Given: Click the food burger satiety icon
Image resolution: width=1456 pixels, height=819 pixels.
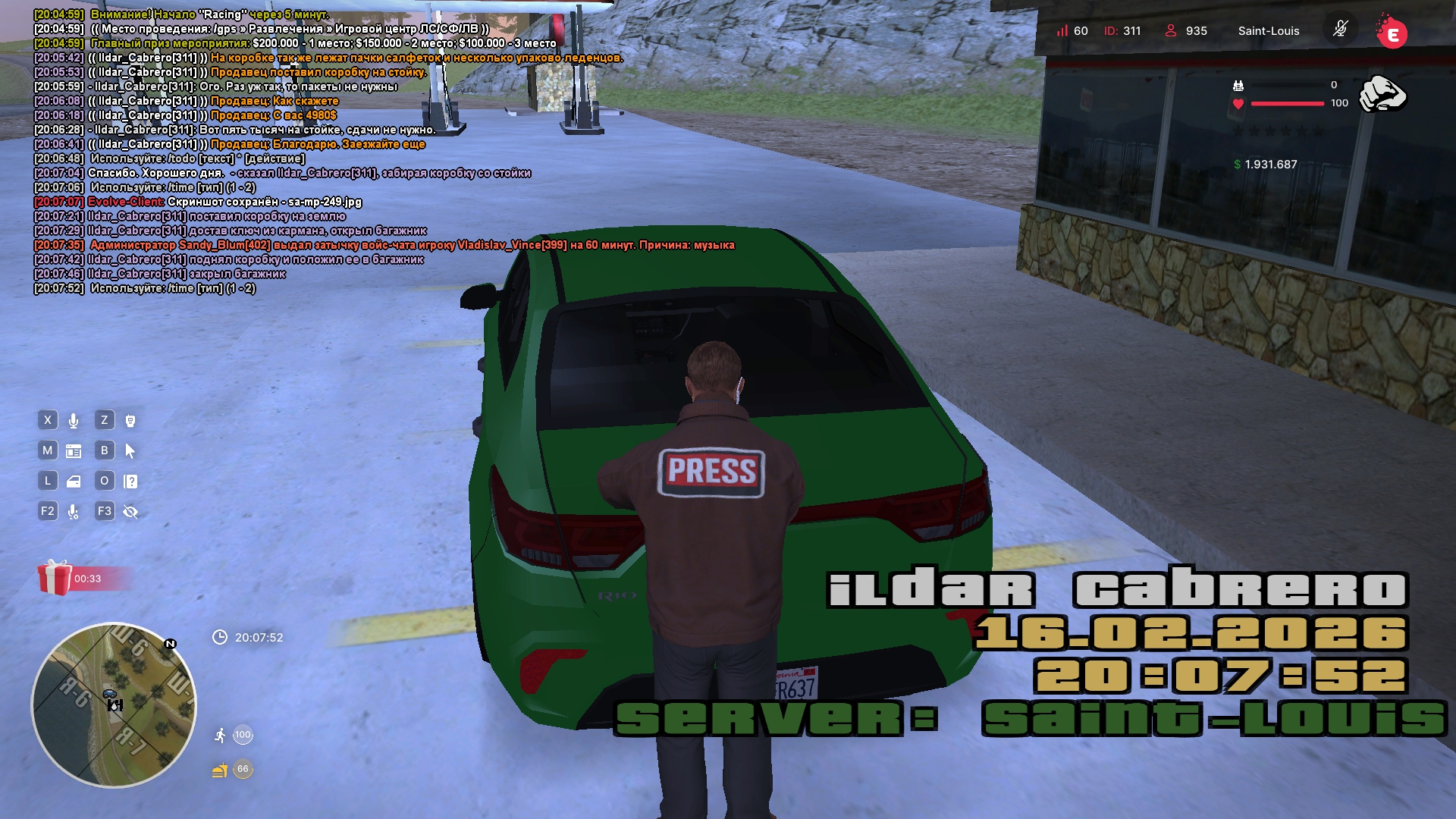Looking at the screenshot, I should (x=220, y=770).
